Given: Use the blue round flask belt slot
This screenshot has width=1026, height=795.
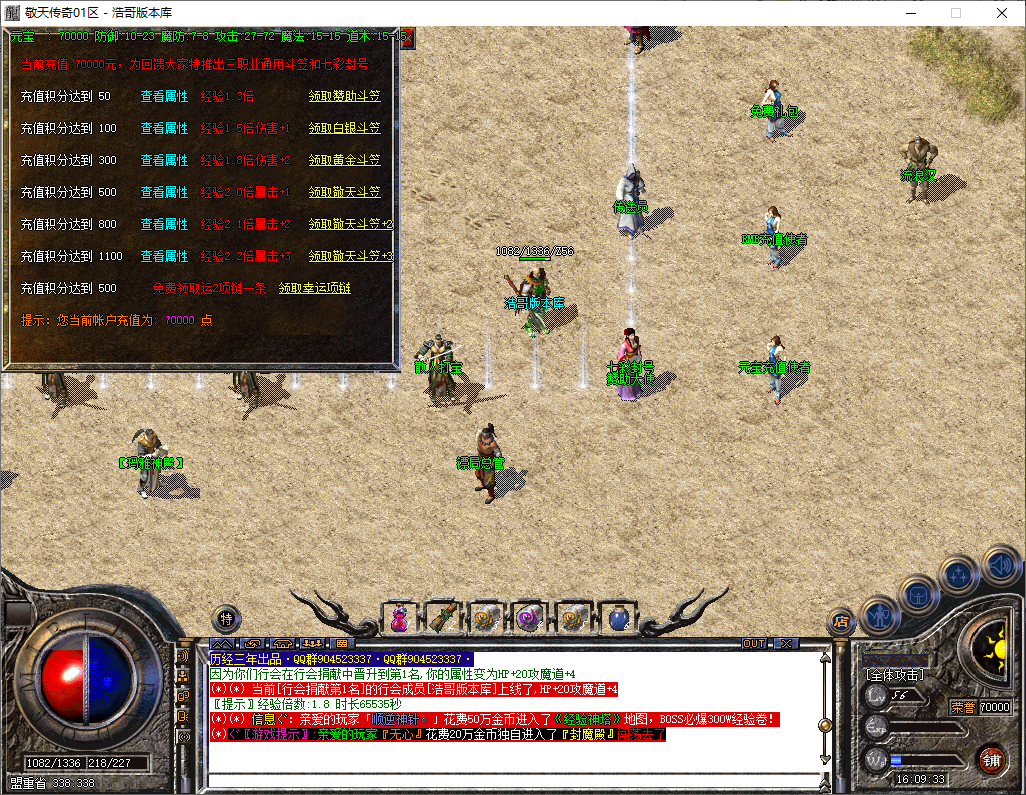Looking at the screenshot, I should (617, 619).
